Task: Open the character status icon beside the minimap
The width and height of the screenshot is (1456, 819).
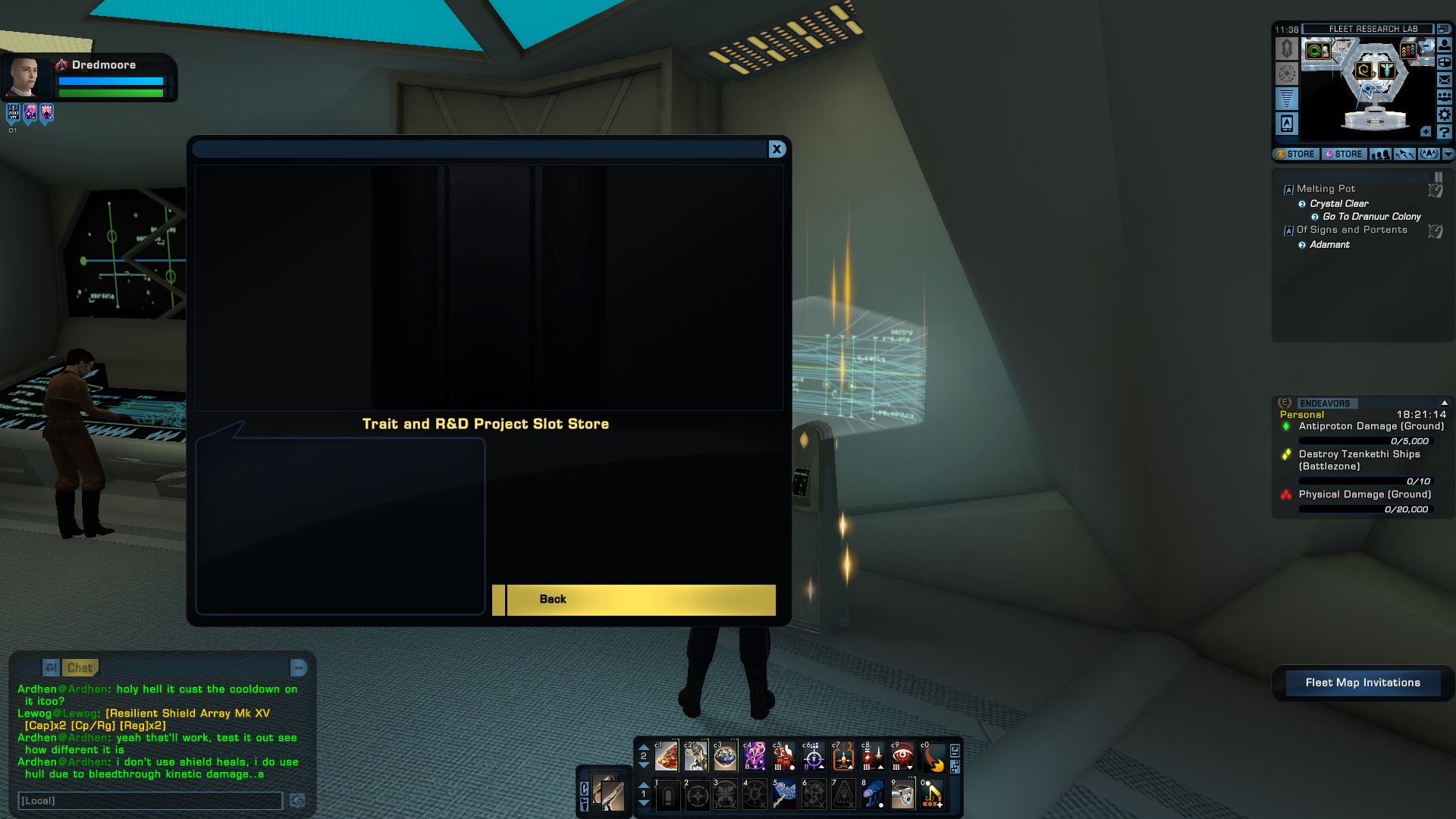Action: click(1443, 45)
